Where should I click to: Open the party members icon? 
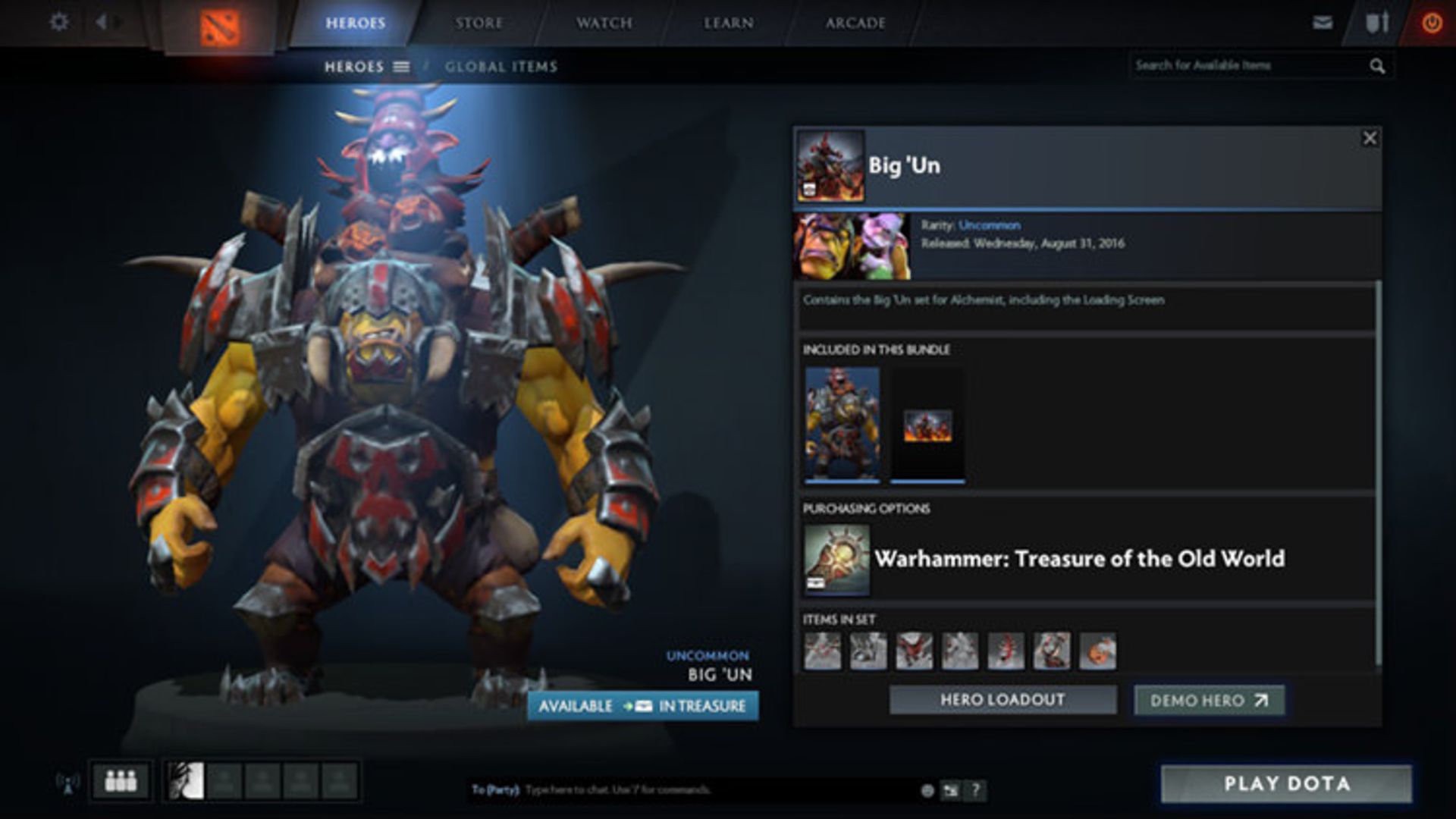(x=121, y=780)
